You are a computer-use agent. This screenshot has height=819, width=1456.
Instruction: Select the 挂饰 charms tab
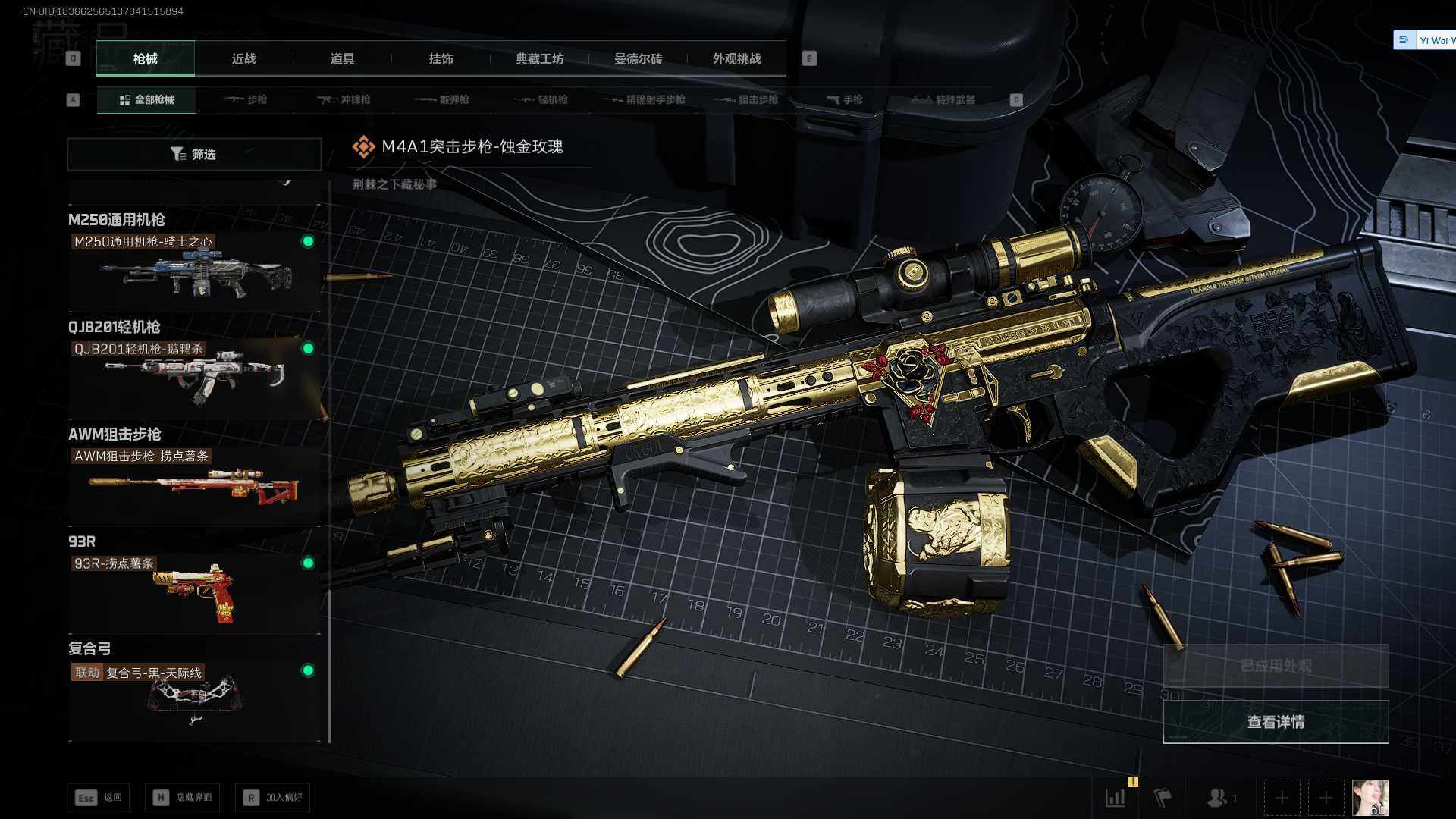[x=441, y=59]
